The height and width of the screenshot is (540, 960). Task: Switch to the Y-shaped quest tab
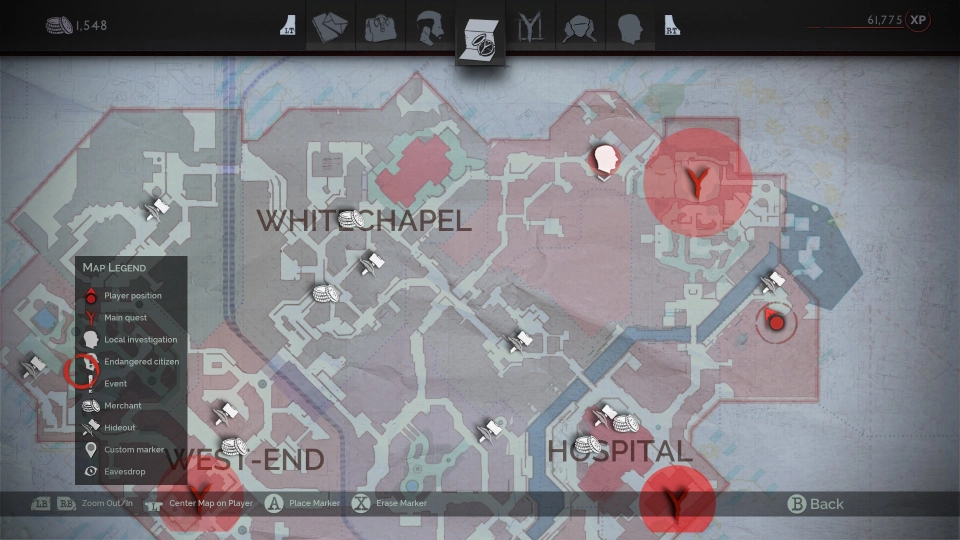point(528,27)
